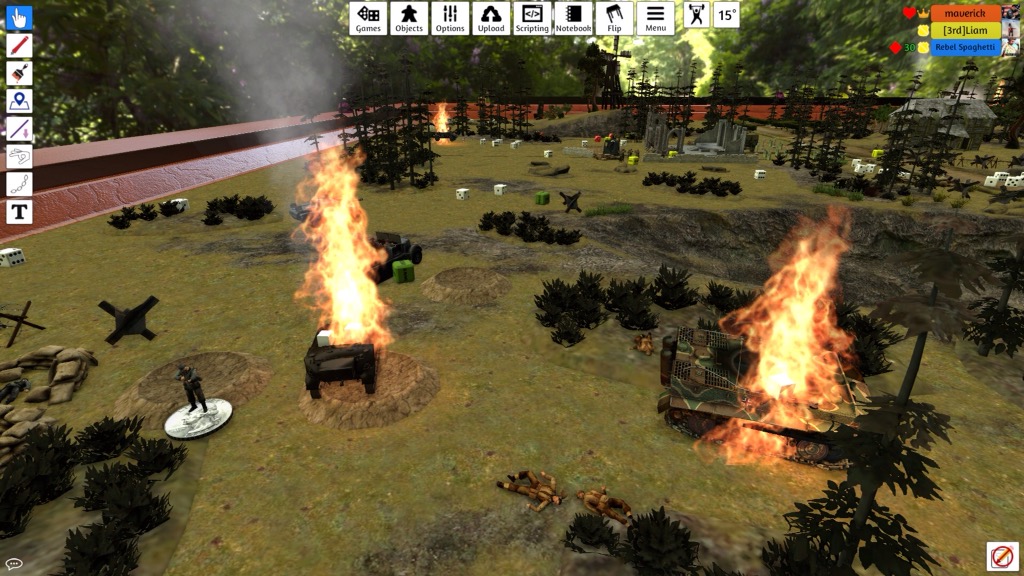Screen dimensions: 1024x576
Task: Choose the red pencil draw tool
Action: coord(19,46)
